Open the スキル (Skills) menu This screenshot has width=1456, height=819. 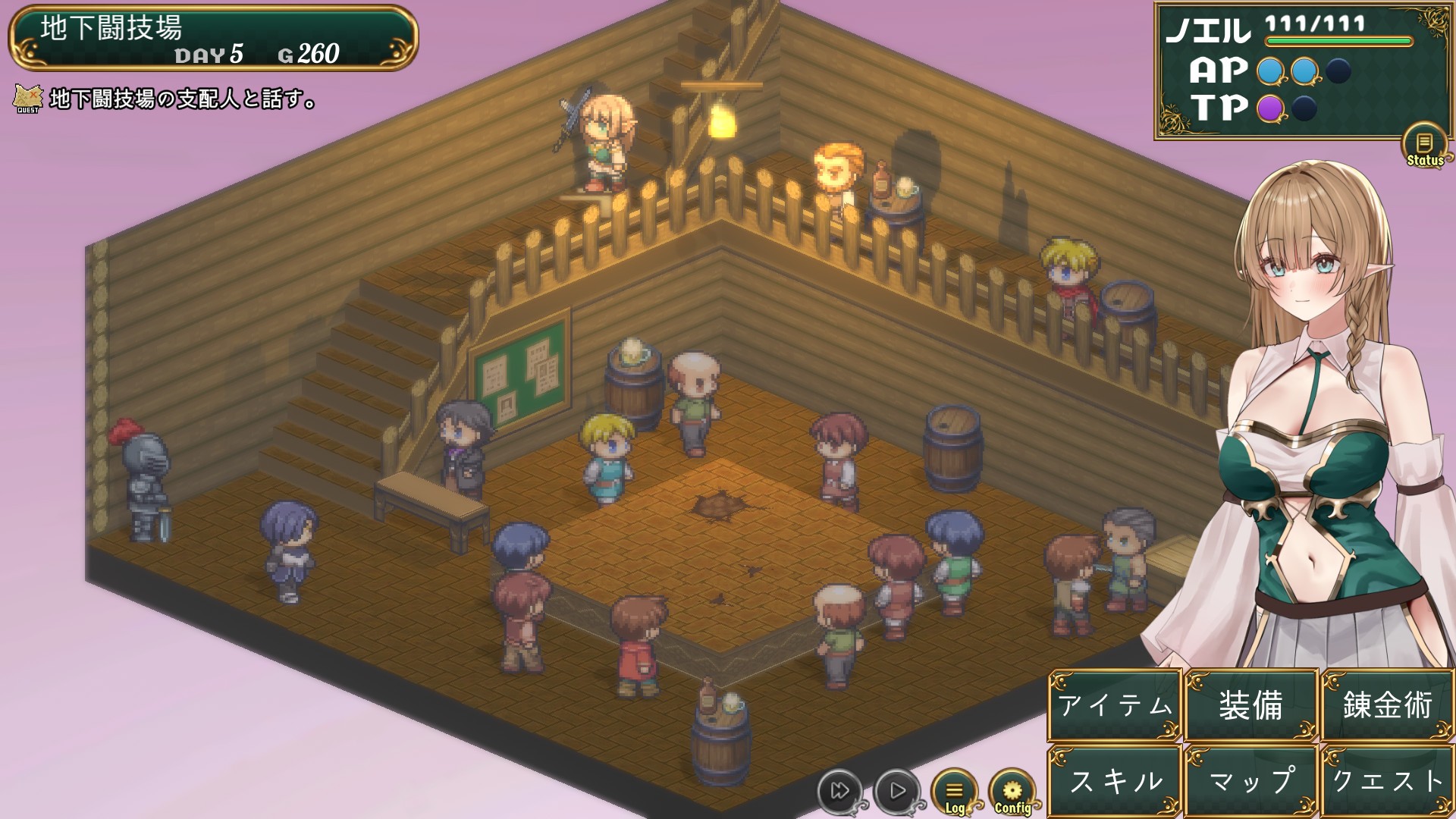(1115, 781)
